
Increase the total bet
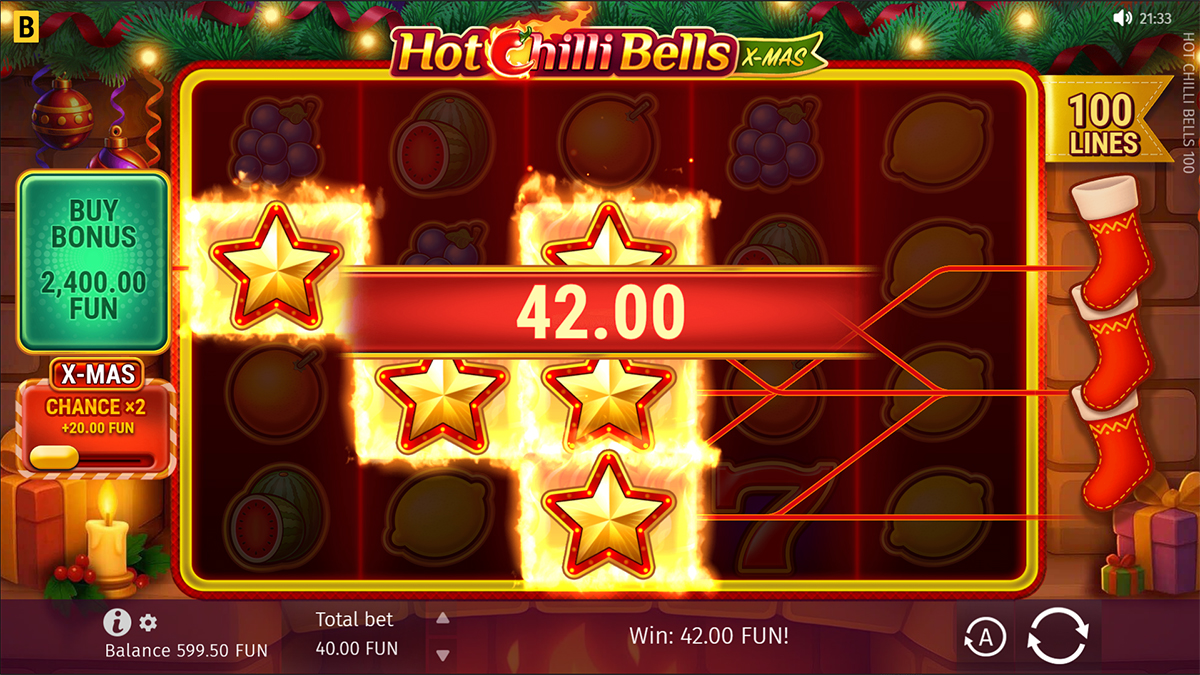(x=443, y=619)
